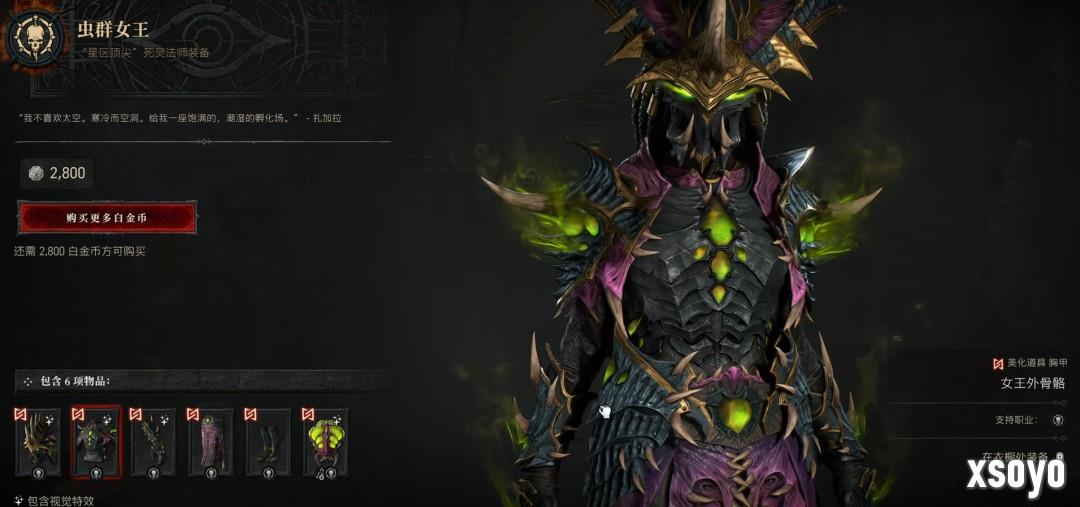This screenshot has width=1080, height=507.
Task: Select the dark boots item thumbnail
Action: [268, 443]
